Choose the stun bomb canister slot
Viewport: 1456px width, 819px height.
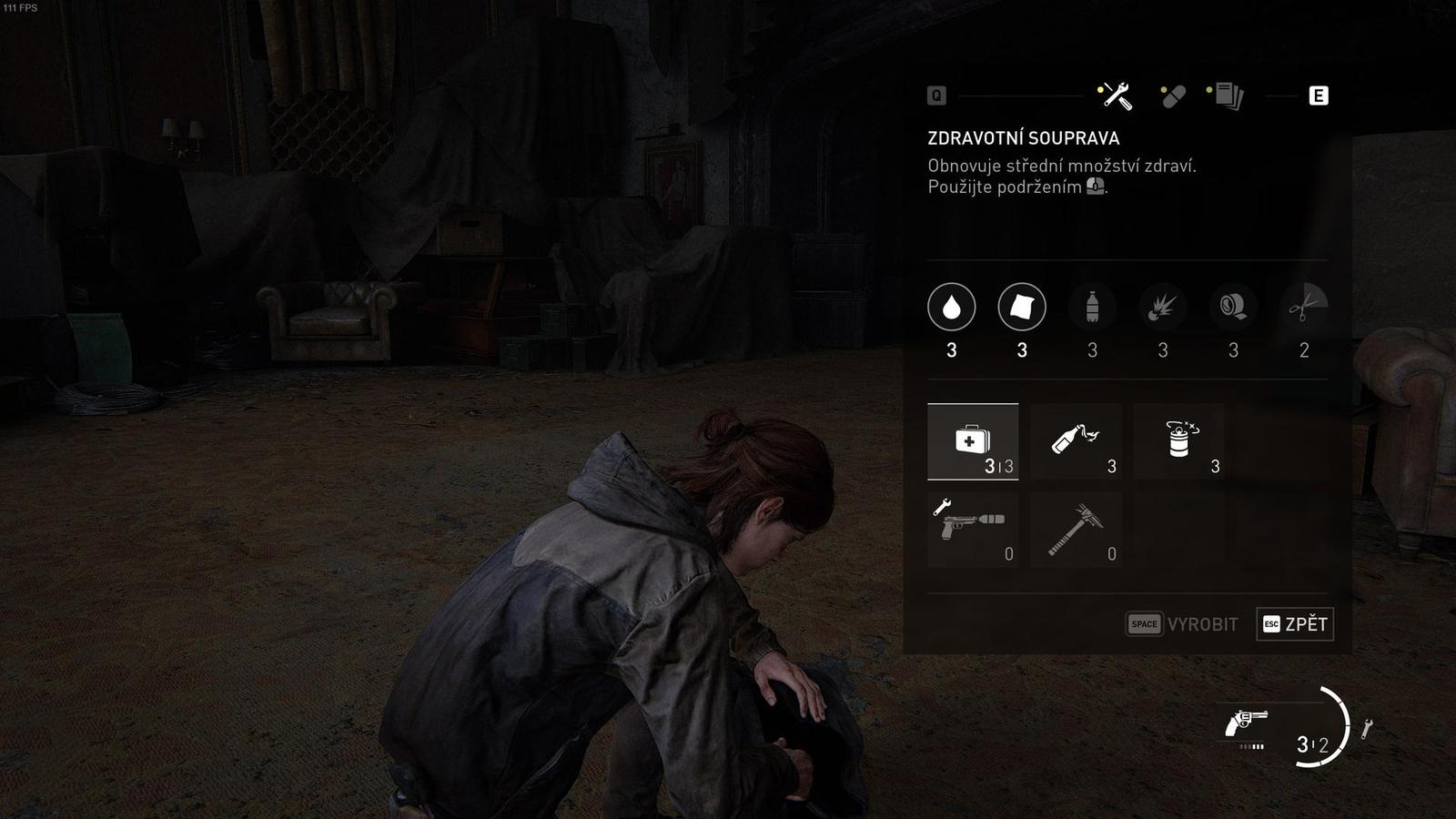click(x=1179, y=441)
